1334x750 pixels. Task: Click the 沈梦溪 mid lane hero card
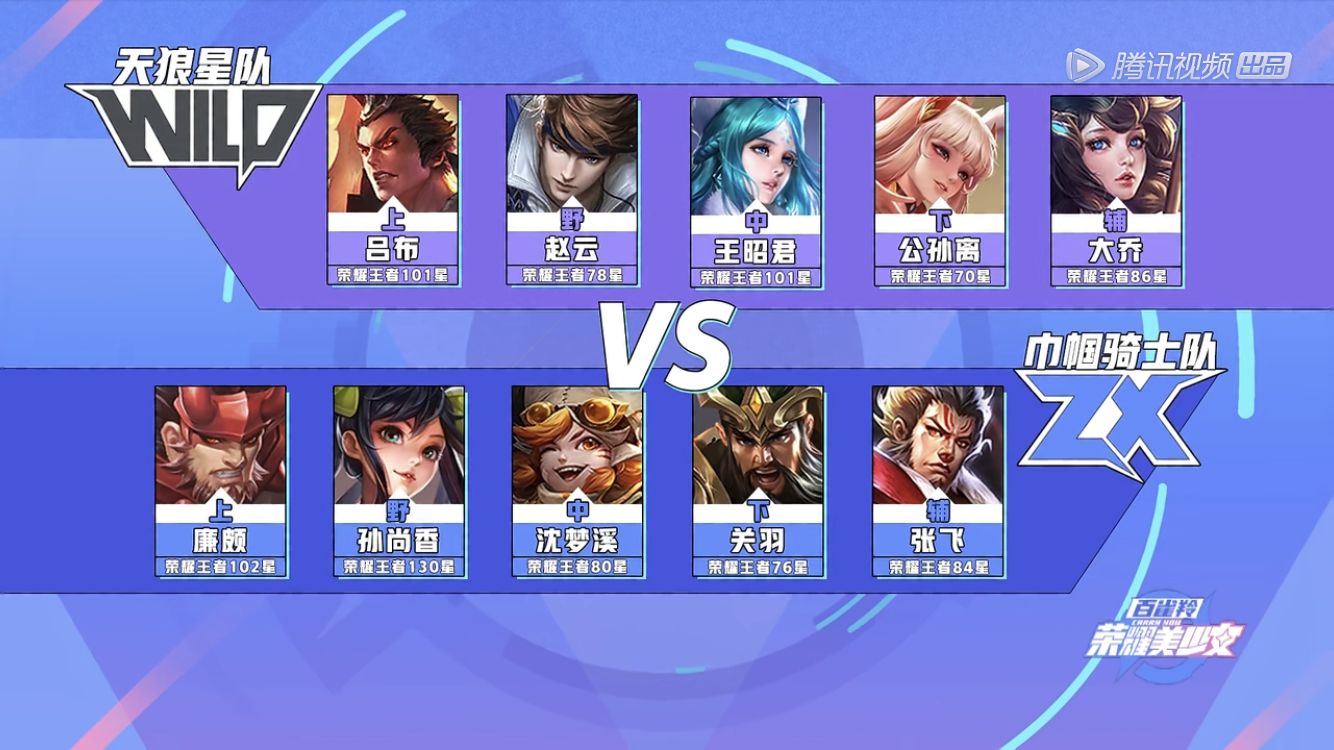pyautogui.click(x=577, y=481)
